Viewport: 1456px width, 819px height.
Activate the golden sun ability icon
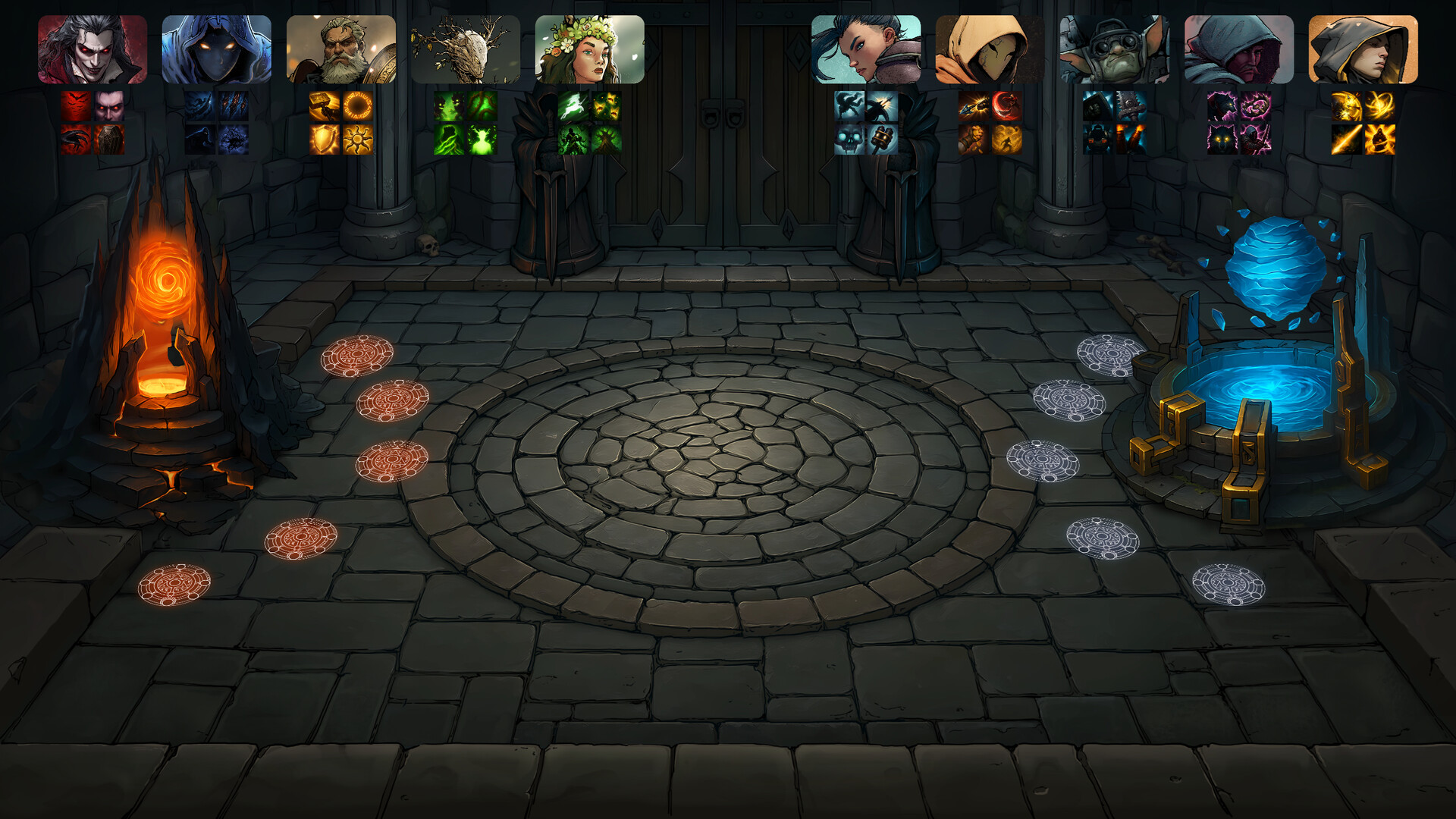click(358, 140)
